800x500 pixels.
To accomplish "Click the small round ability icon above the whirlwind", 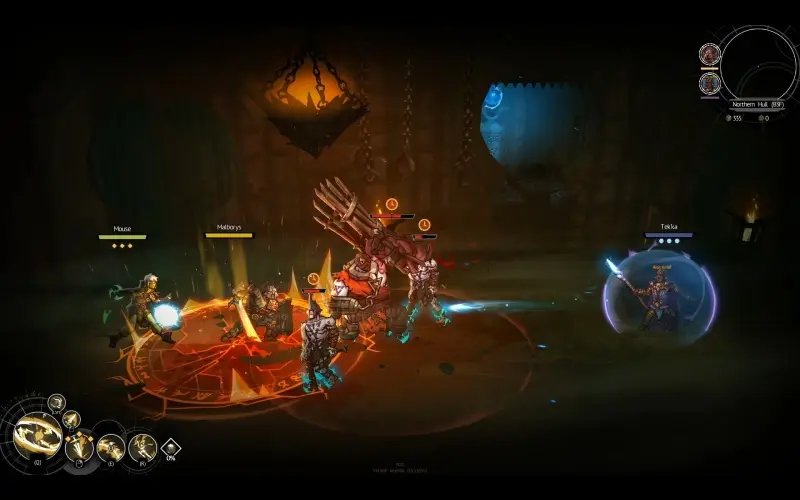I will click(x=56, y=403).
